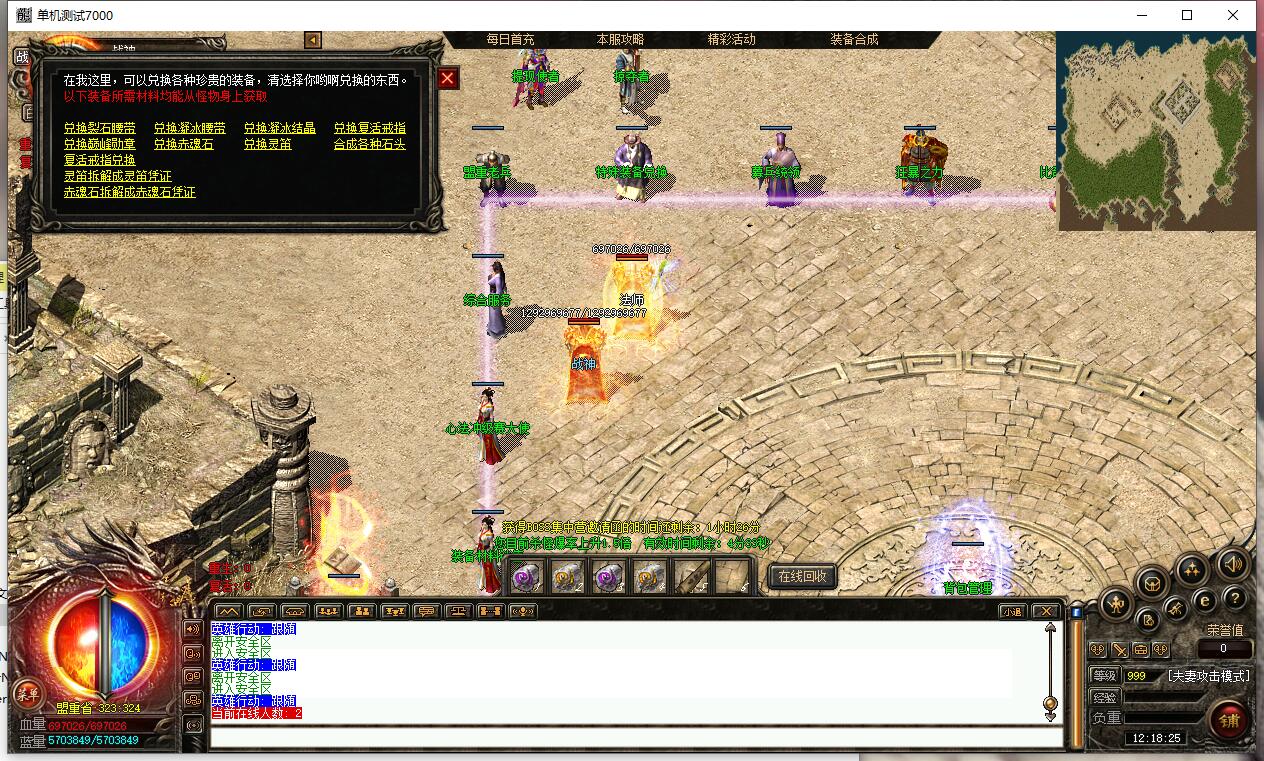Open the 每日首充 top menu
Image resolution: width=1264 pixels, height=761 pixels.
point(510,39)
